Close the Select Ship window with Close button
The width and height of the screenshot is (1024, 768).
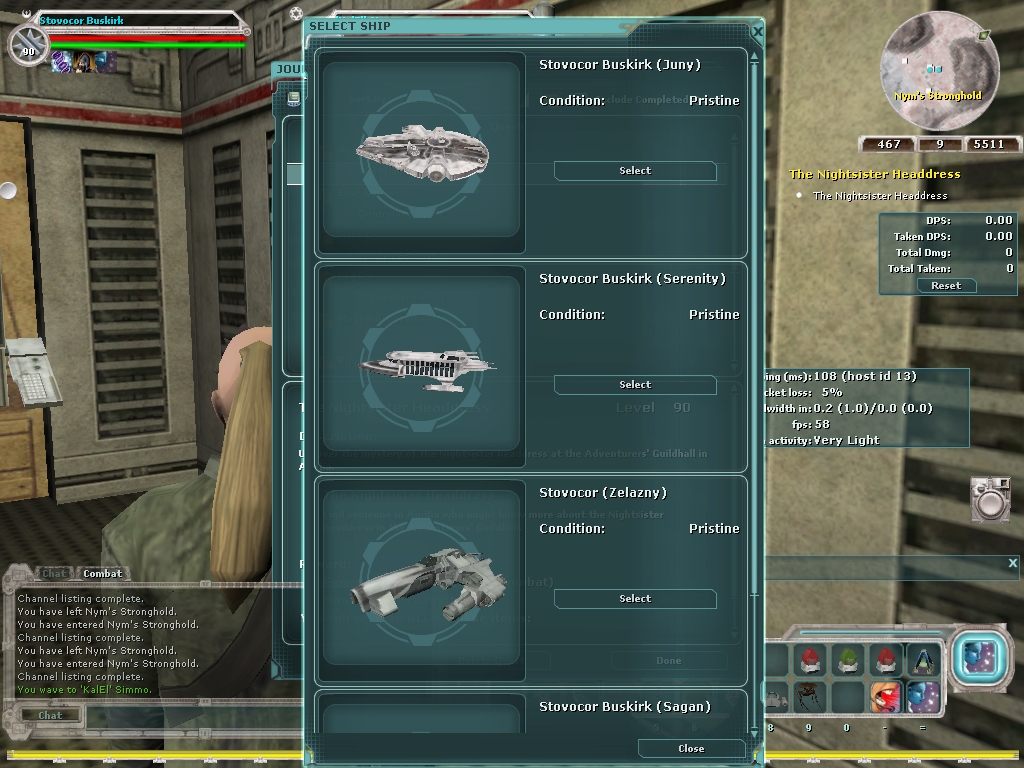point(691,748)
